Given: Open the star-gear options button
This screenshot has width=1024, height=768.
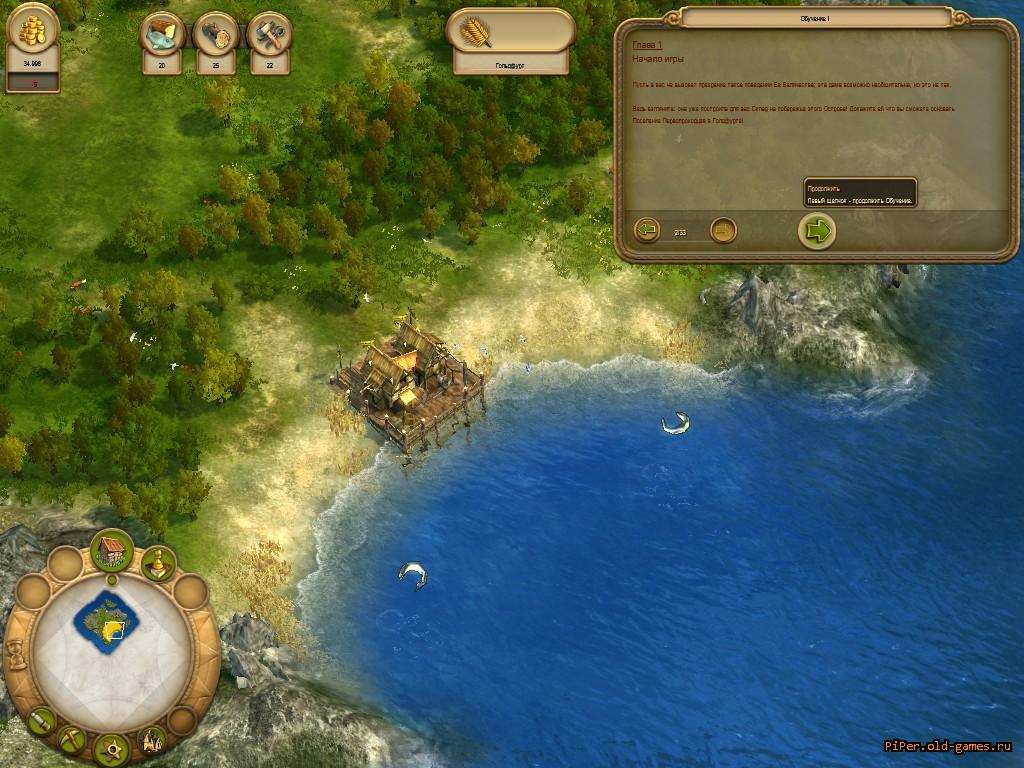Looking at the screenshot, I should pos(111,747).
